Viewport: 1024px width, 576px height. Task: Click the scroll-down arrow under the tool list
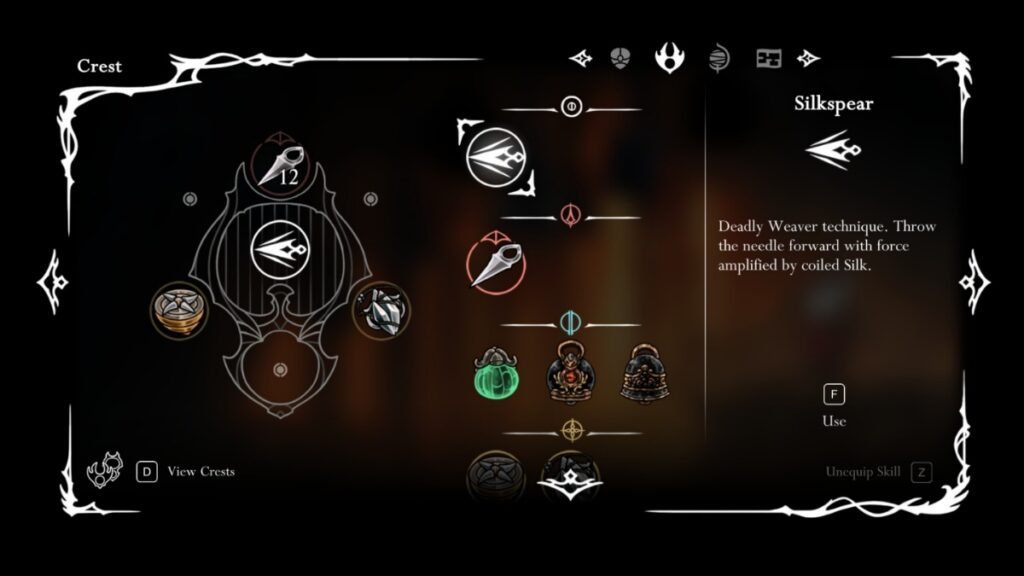coord(569,486)
